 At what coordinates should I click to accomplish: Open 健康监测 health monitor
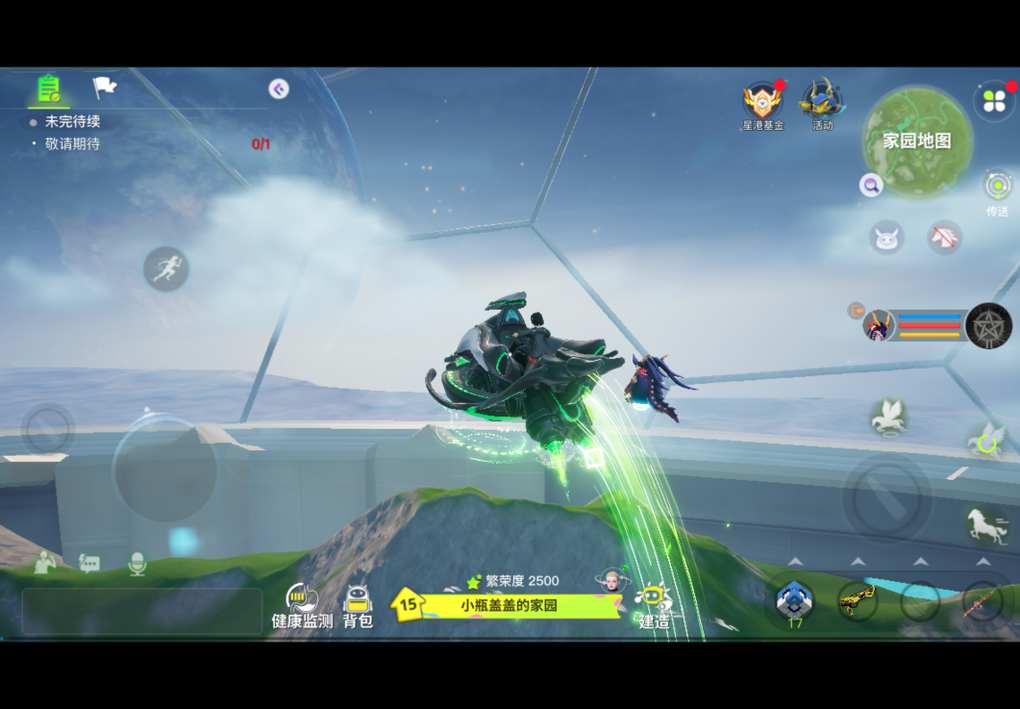(x=302, y=606)
